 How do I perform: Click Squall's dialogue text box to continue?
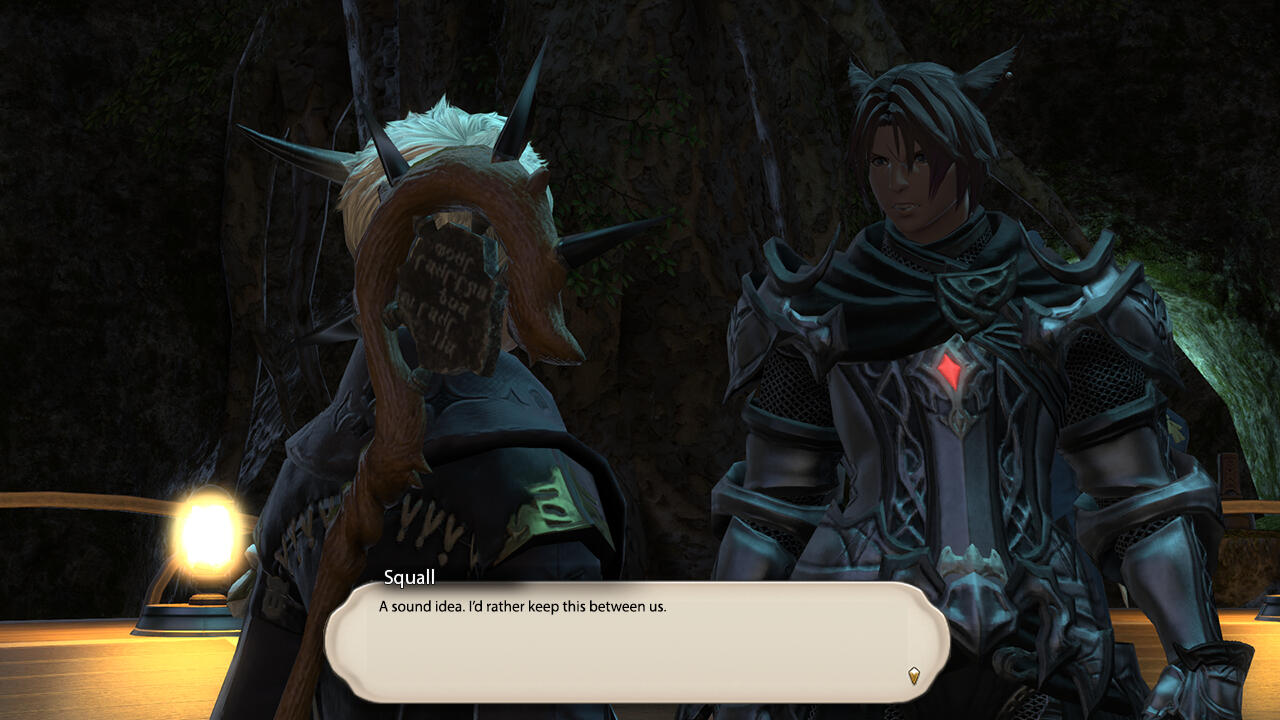point(636,641)
